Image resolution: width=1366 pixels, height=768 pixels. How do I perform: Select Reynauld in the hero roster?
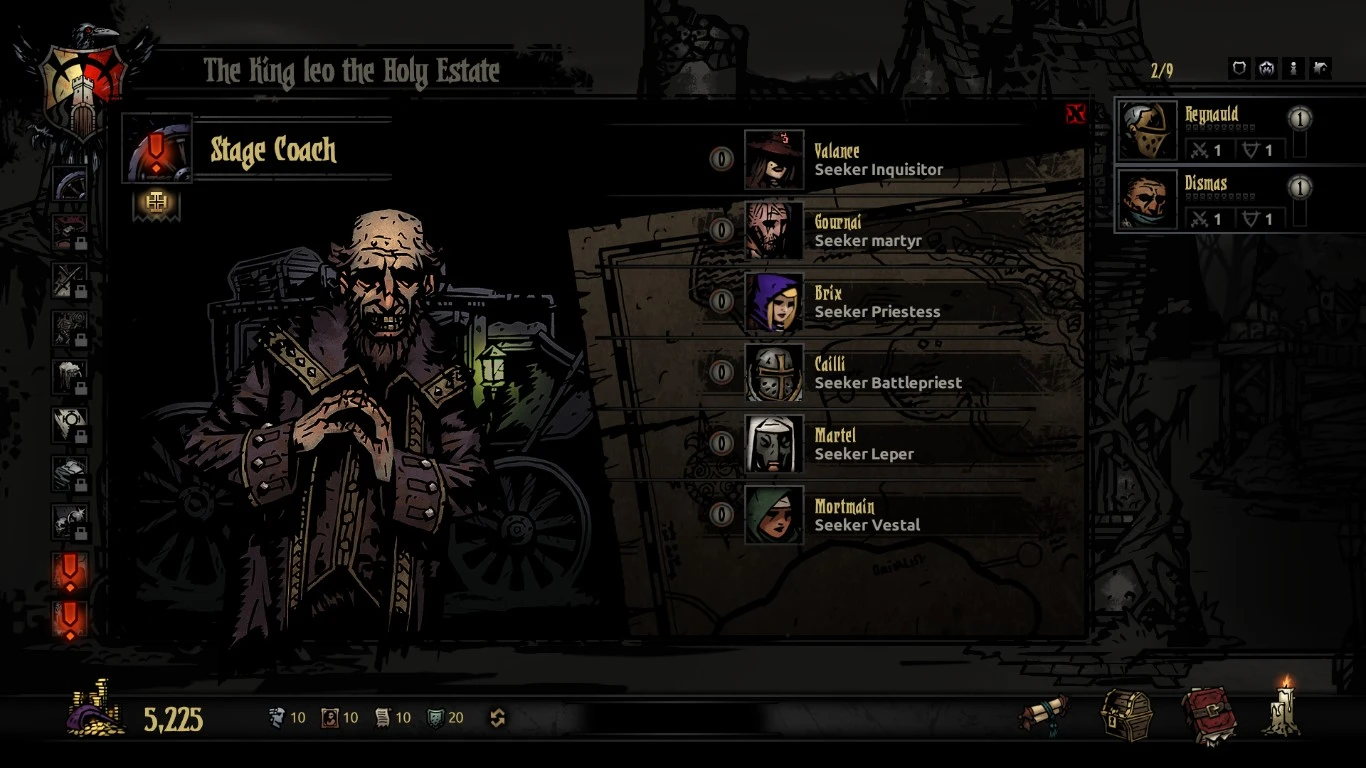(x=1147, y=131)
